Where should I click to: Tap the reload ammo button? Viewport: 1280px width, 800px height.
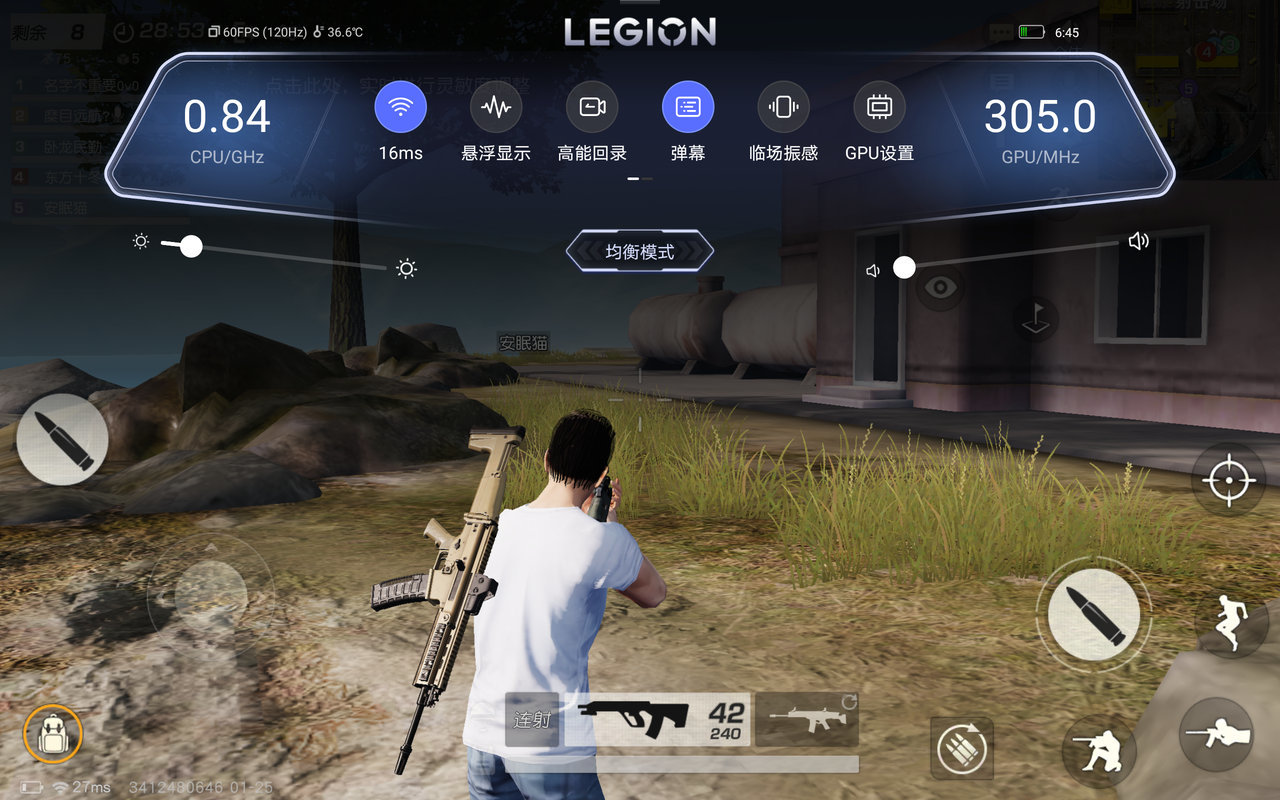pos(961,747)
